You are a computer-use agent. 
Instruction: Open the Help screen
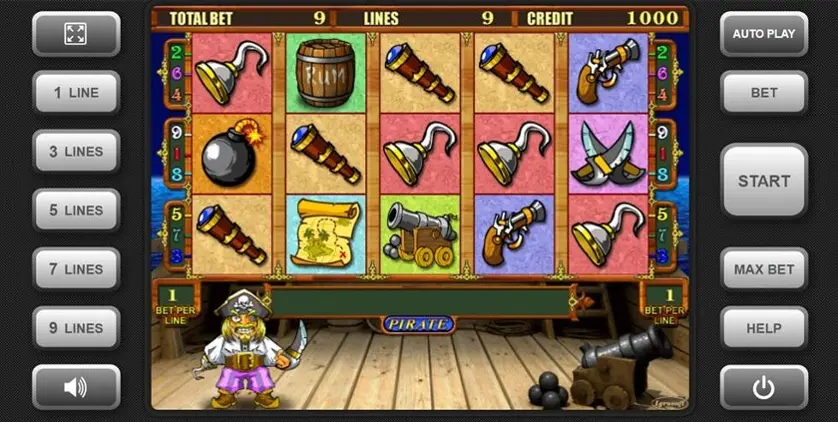click(764, 328)
